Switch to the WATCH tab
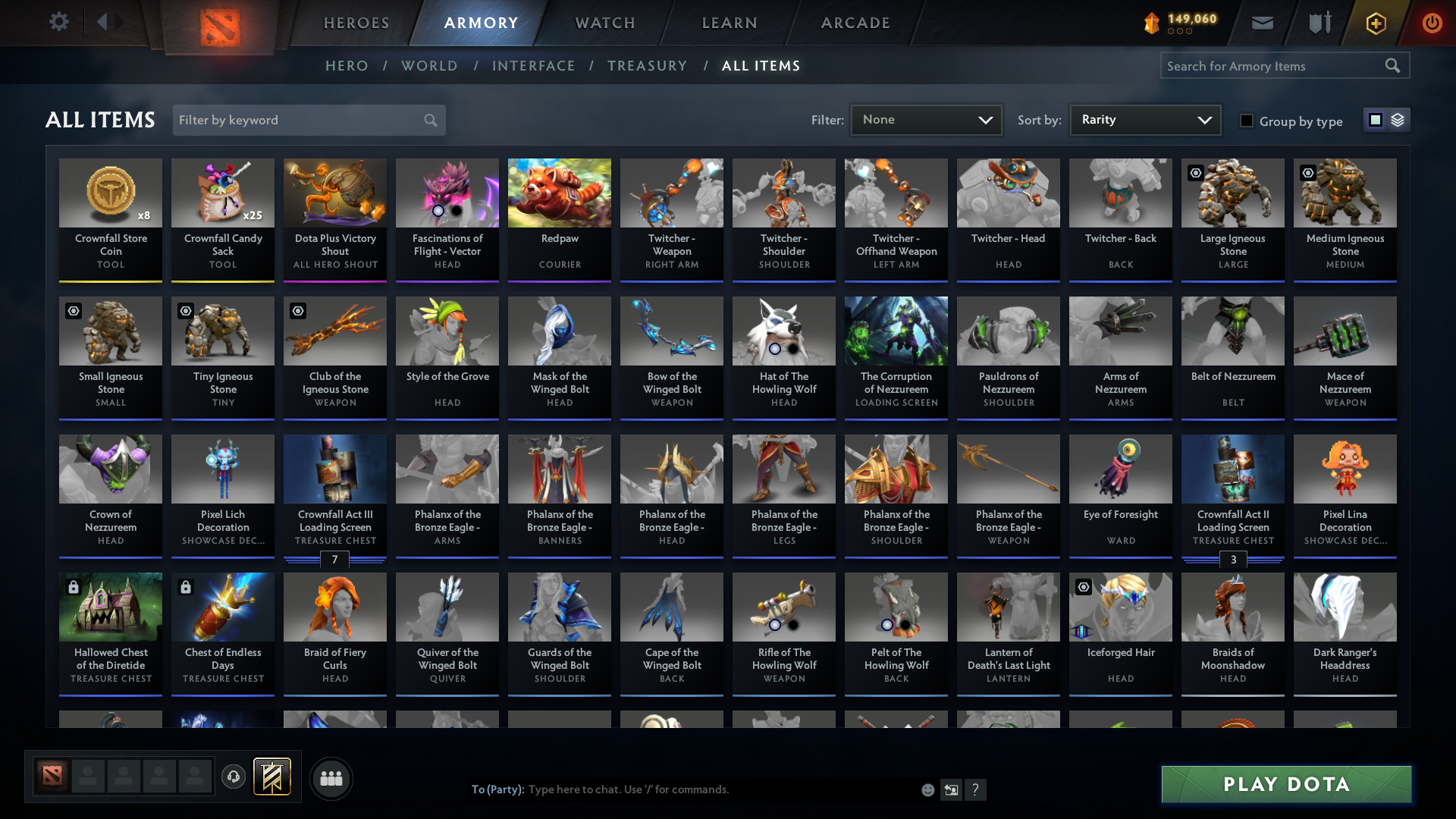Viewport: 1456px width, 819px height. click(x=604, y=23)
